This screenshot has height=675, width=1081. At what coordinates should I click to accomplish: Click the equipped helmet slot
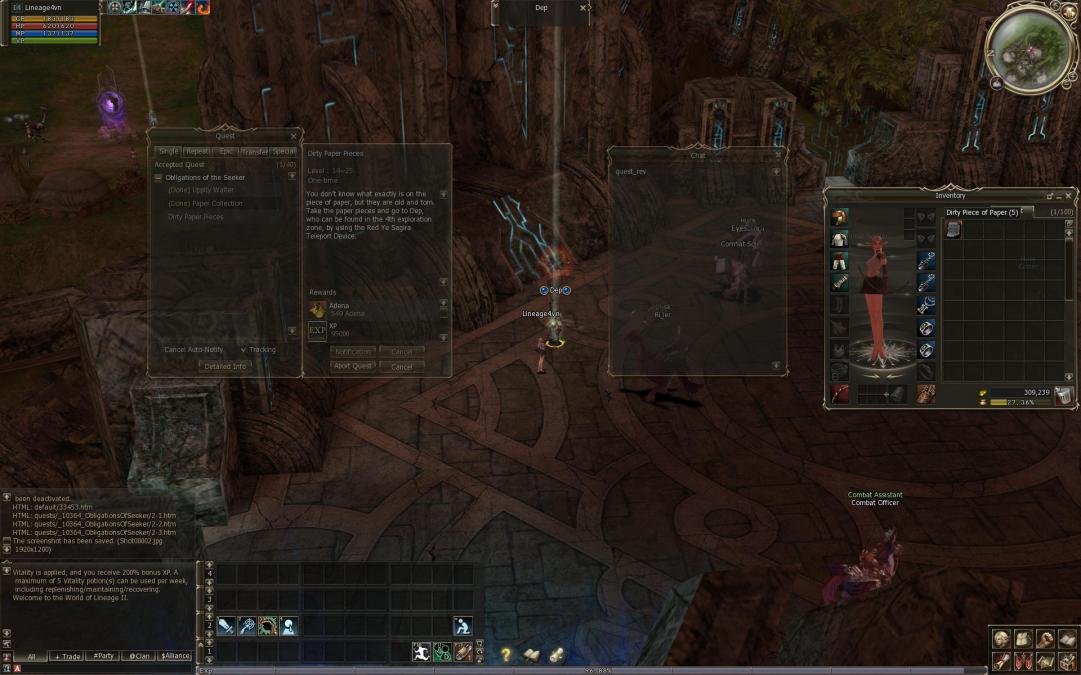click(x=839, y=217)
